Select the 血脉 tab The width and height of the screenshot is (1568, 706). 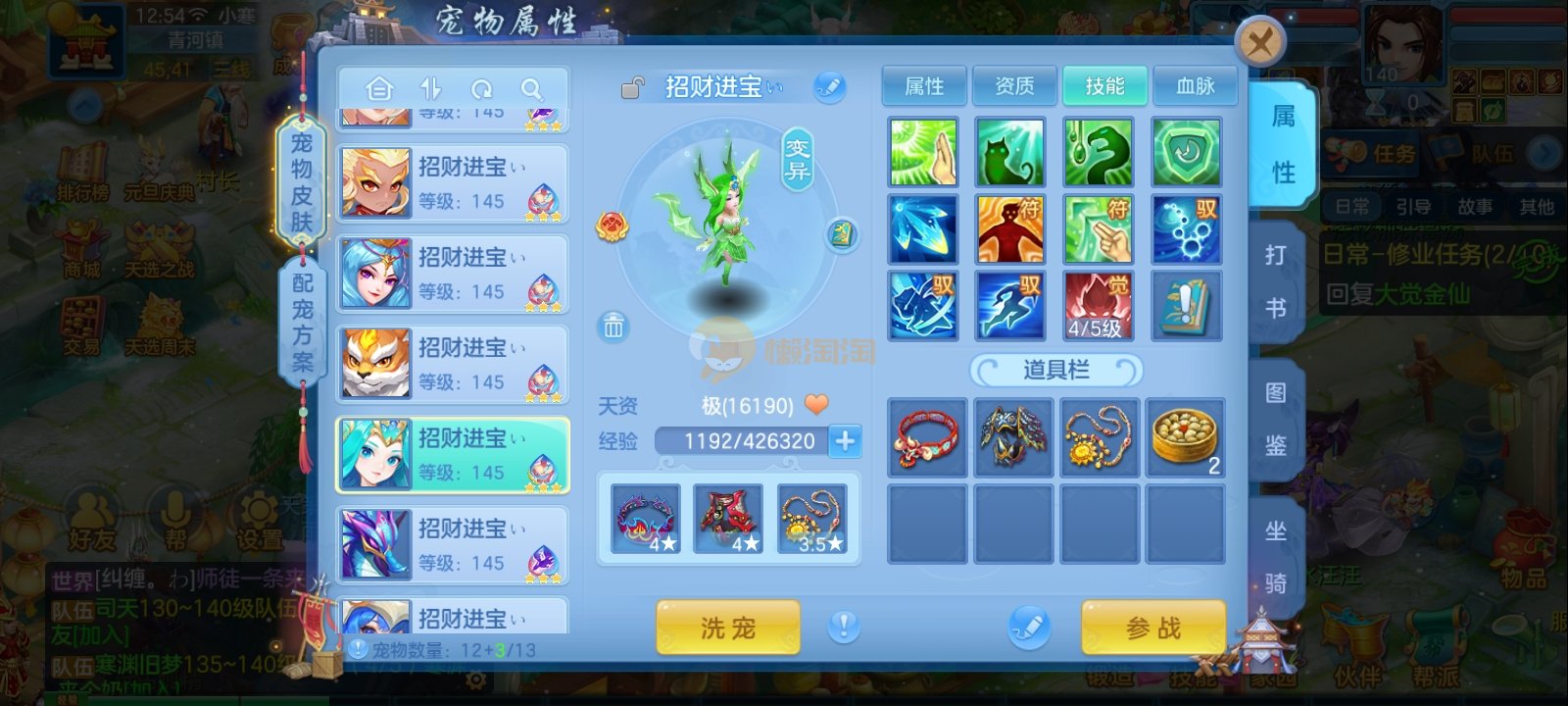(x=1195, y=86)
